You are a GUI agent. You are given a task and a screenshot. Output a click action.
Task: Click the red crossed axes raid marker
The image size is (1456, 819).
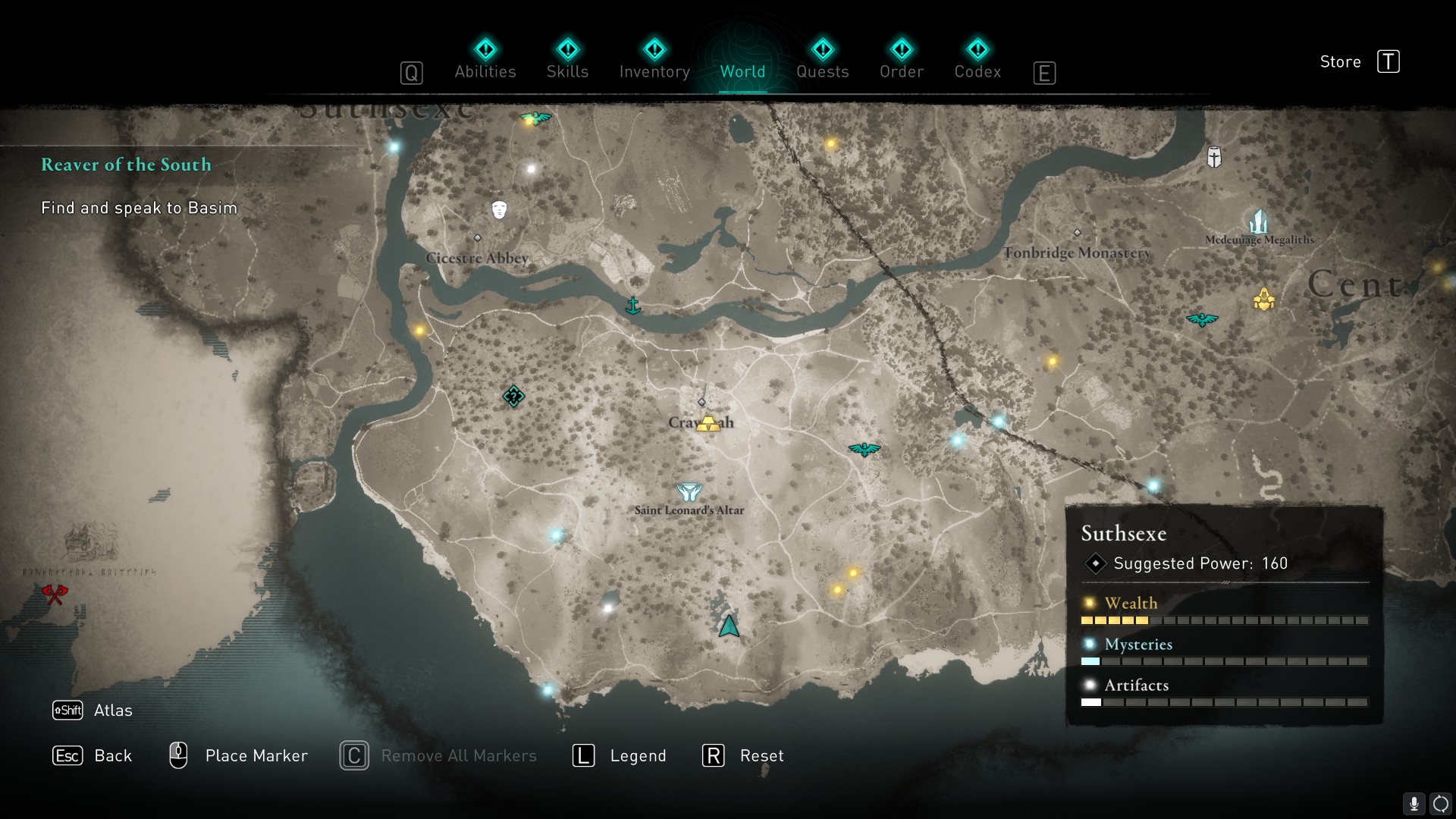(55, 593)
